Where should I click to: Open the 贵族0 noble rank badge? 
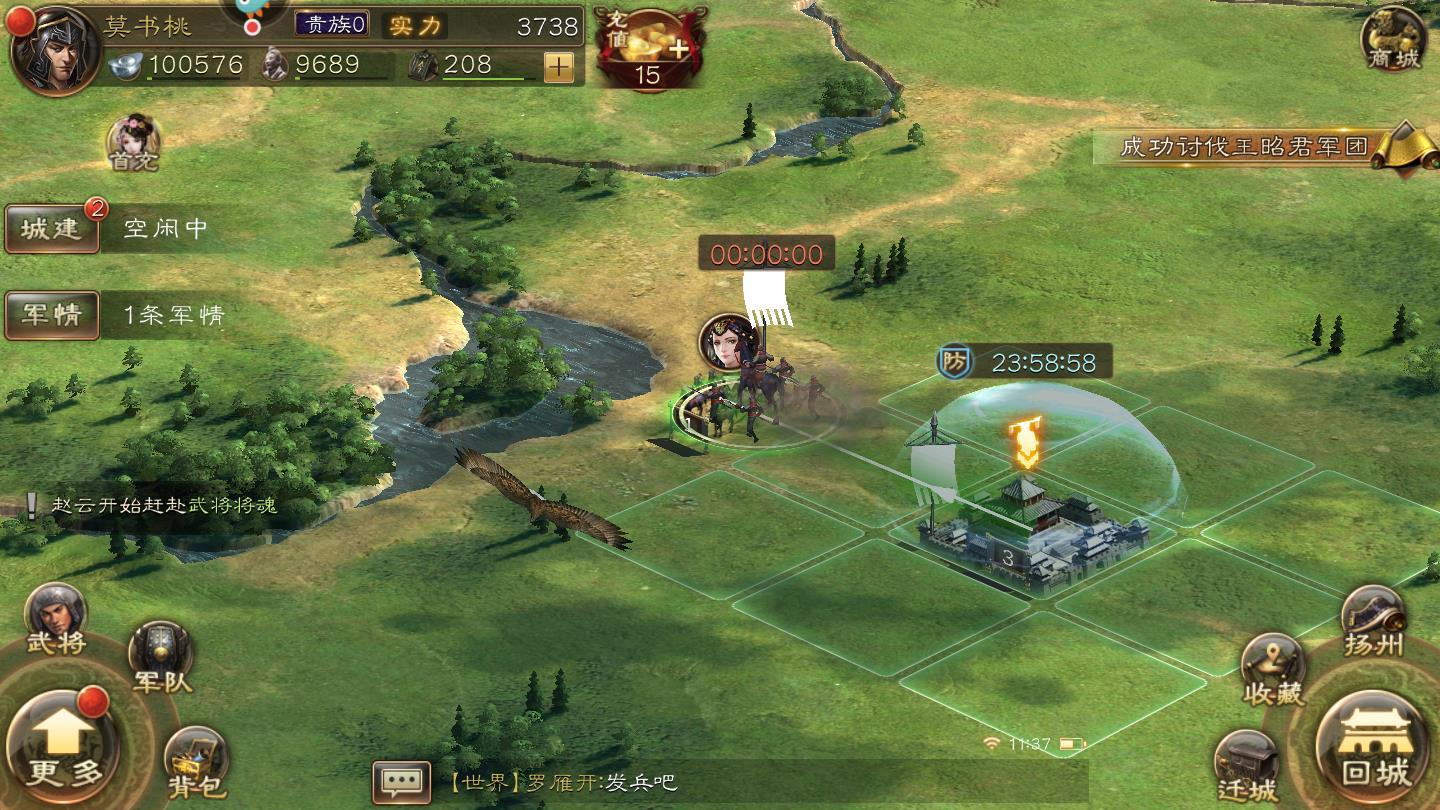[x=333, y=24]
